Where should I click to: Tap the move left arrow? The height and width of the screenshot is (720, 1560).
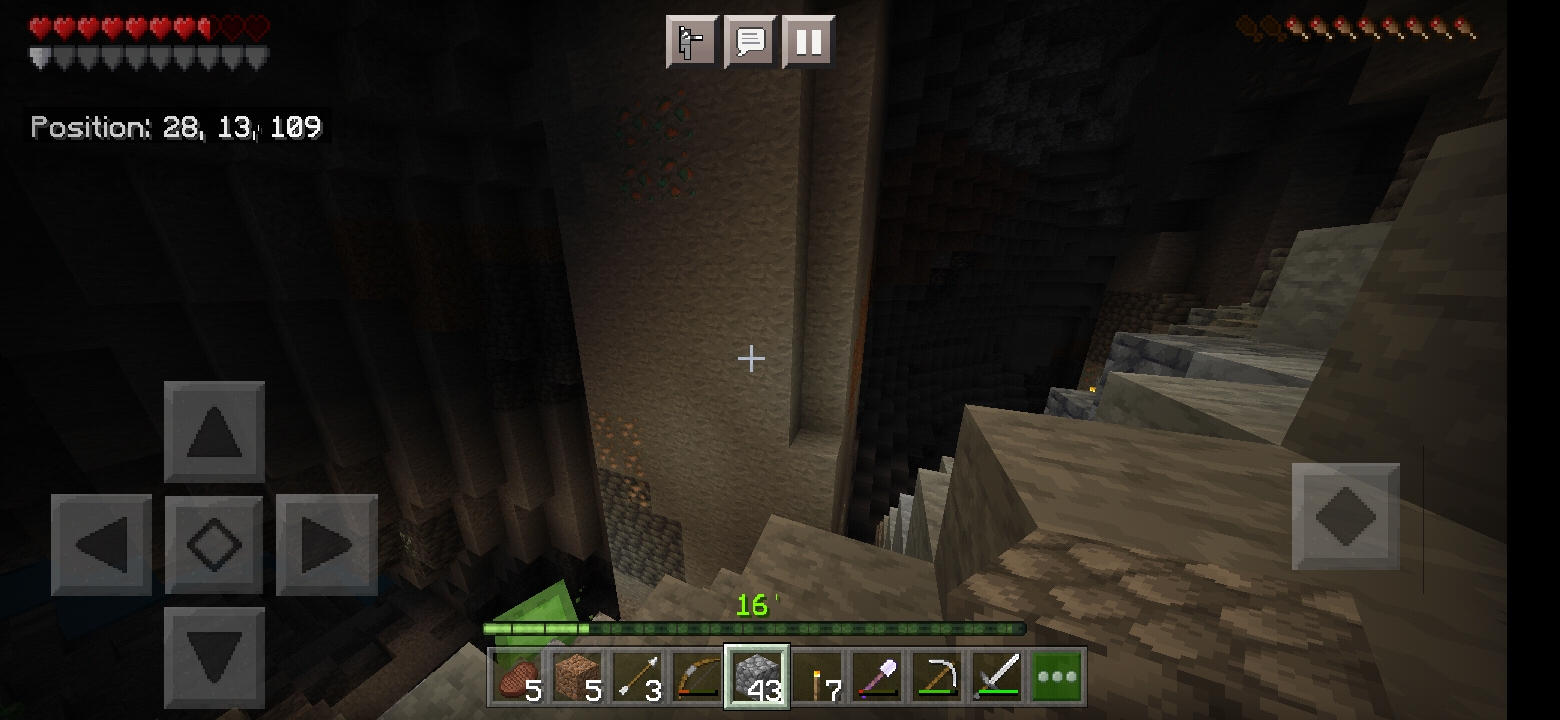[102, 545]
